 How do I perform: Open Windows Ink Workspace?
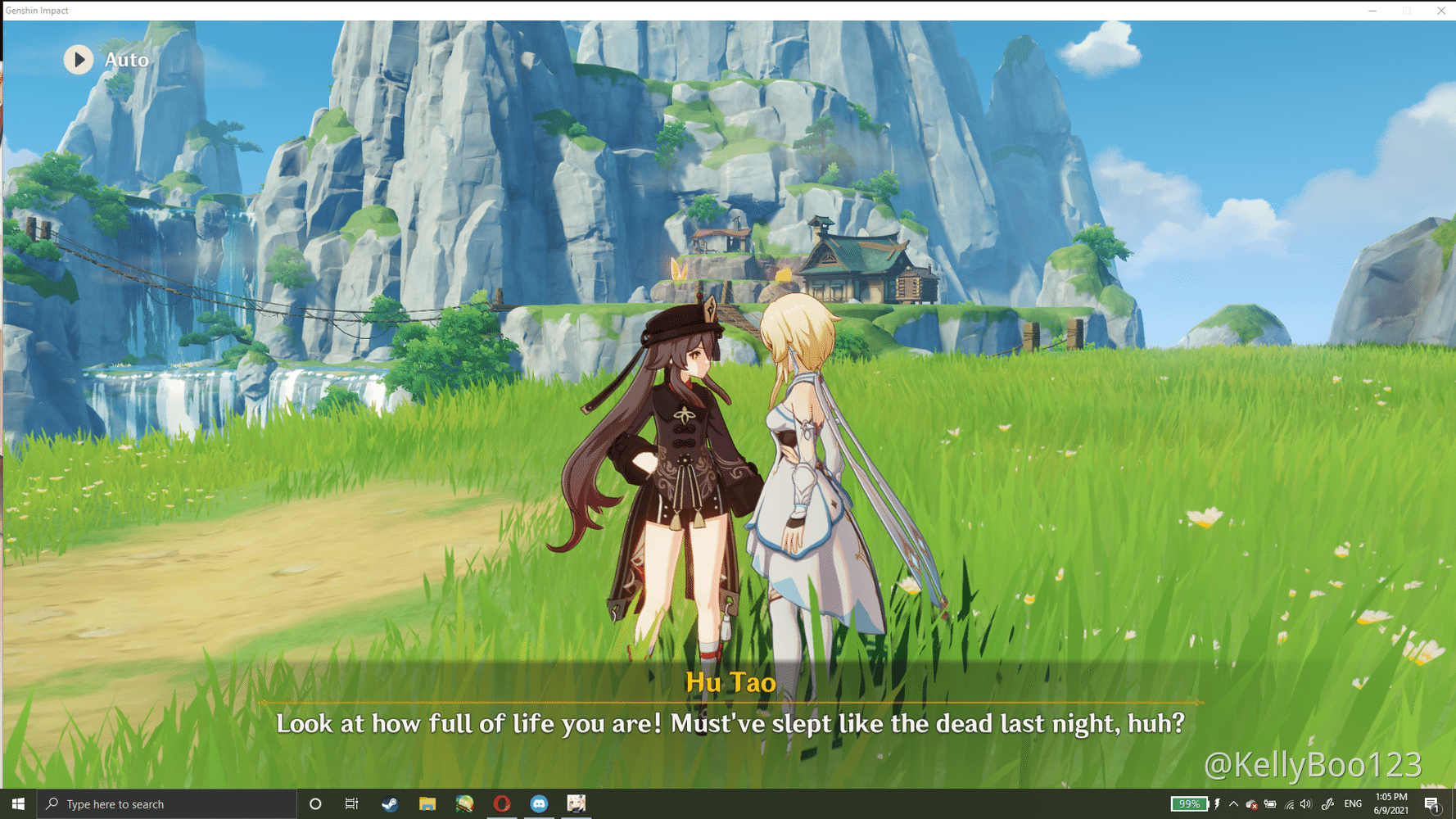tap(1327, 804)
